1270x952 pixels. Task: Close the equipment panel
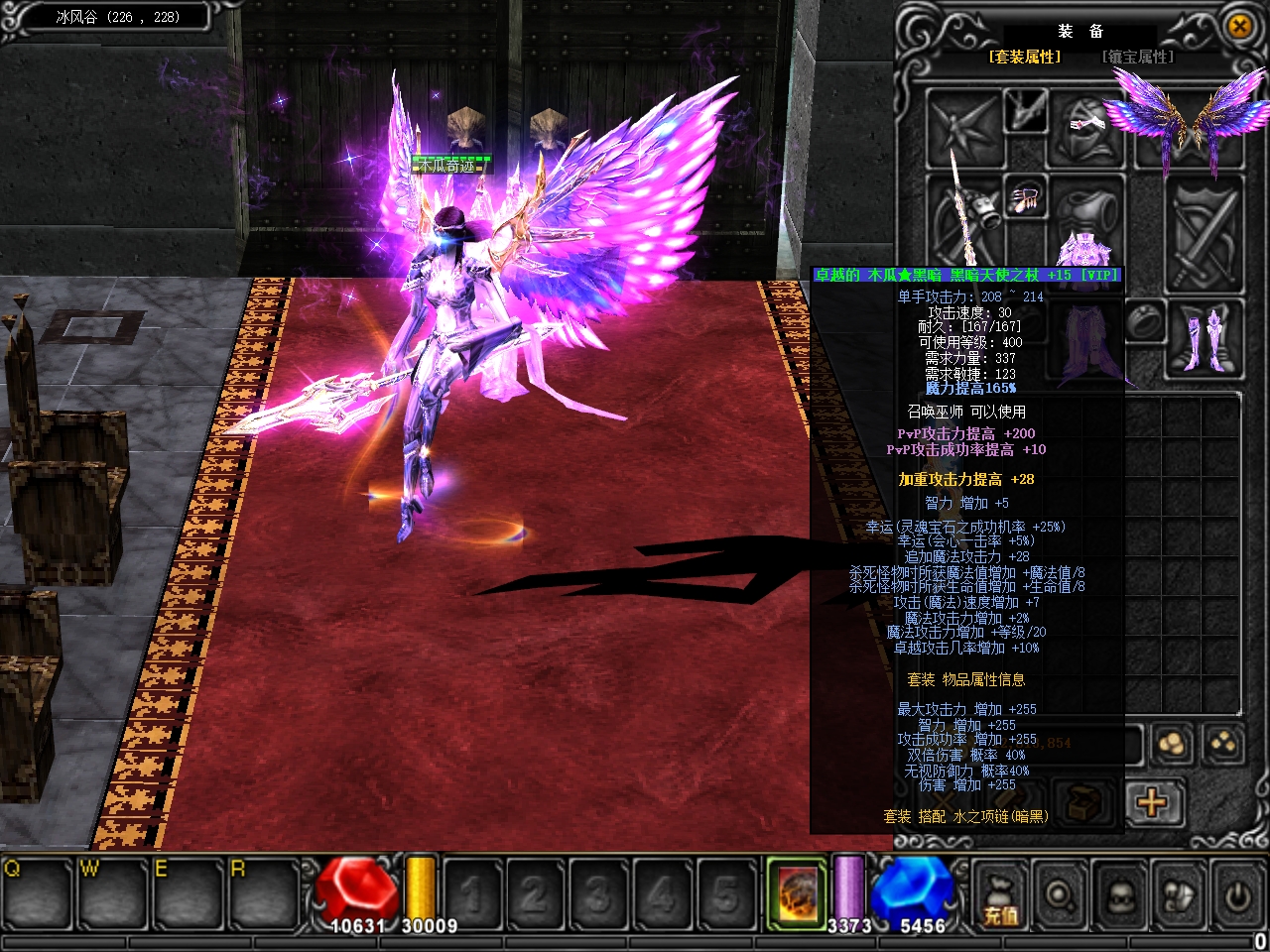pyautogui.click(x=1239, y=27)
